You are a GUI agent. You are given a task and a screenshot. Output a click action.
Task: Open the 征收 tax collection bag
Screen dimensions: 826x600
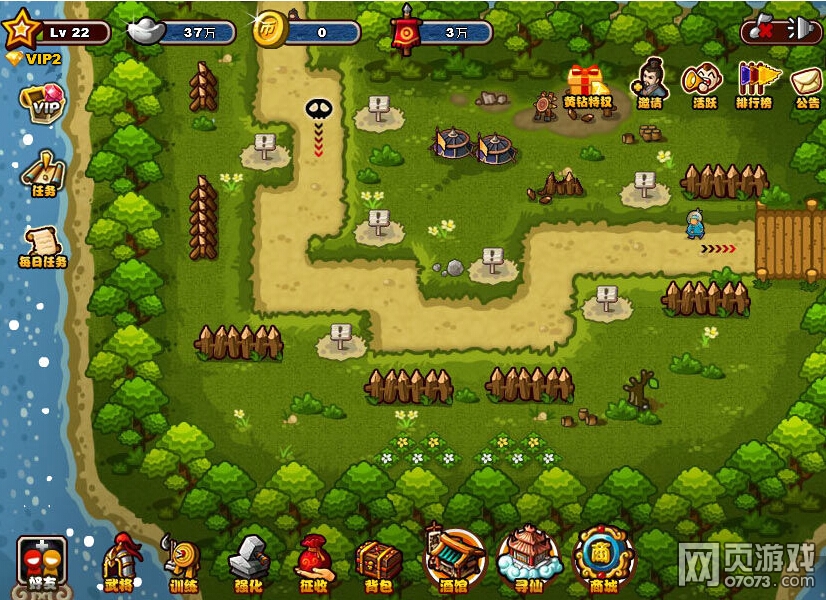(x=314, y=561)
